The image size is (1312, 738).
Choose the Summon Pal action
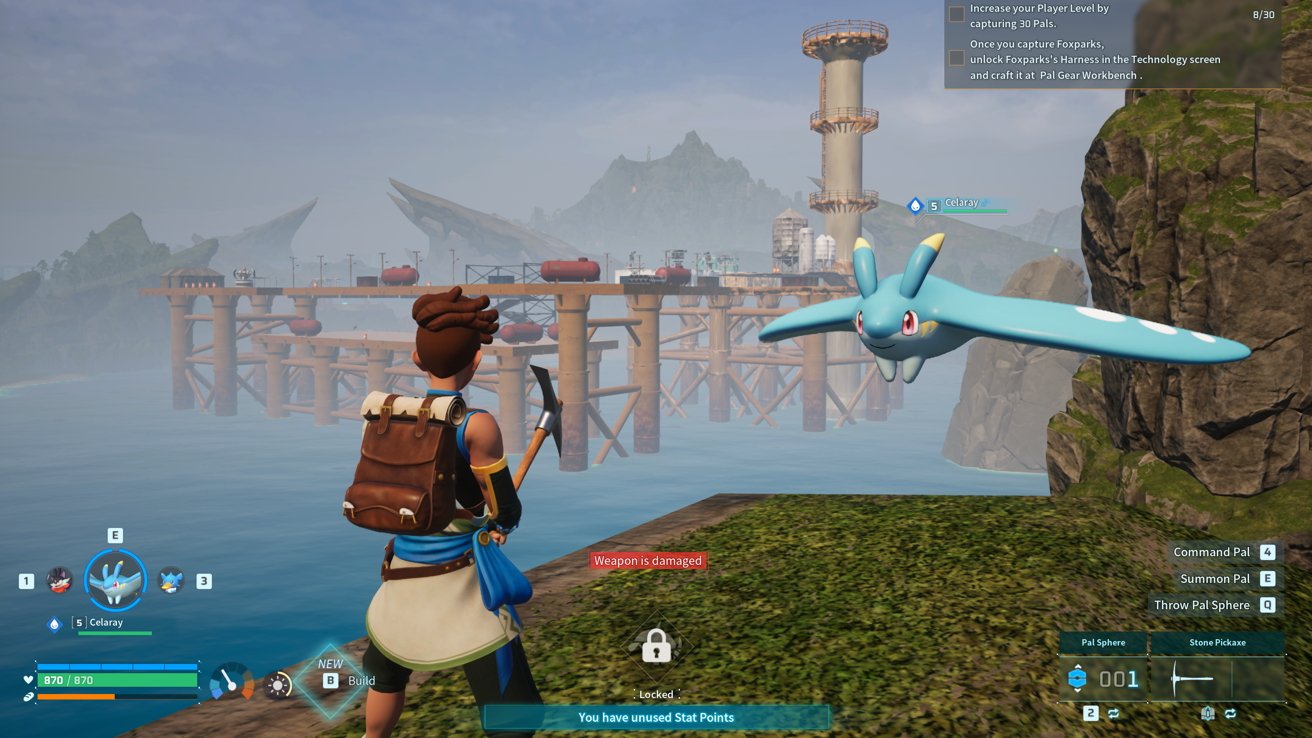pos(1214,578)
